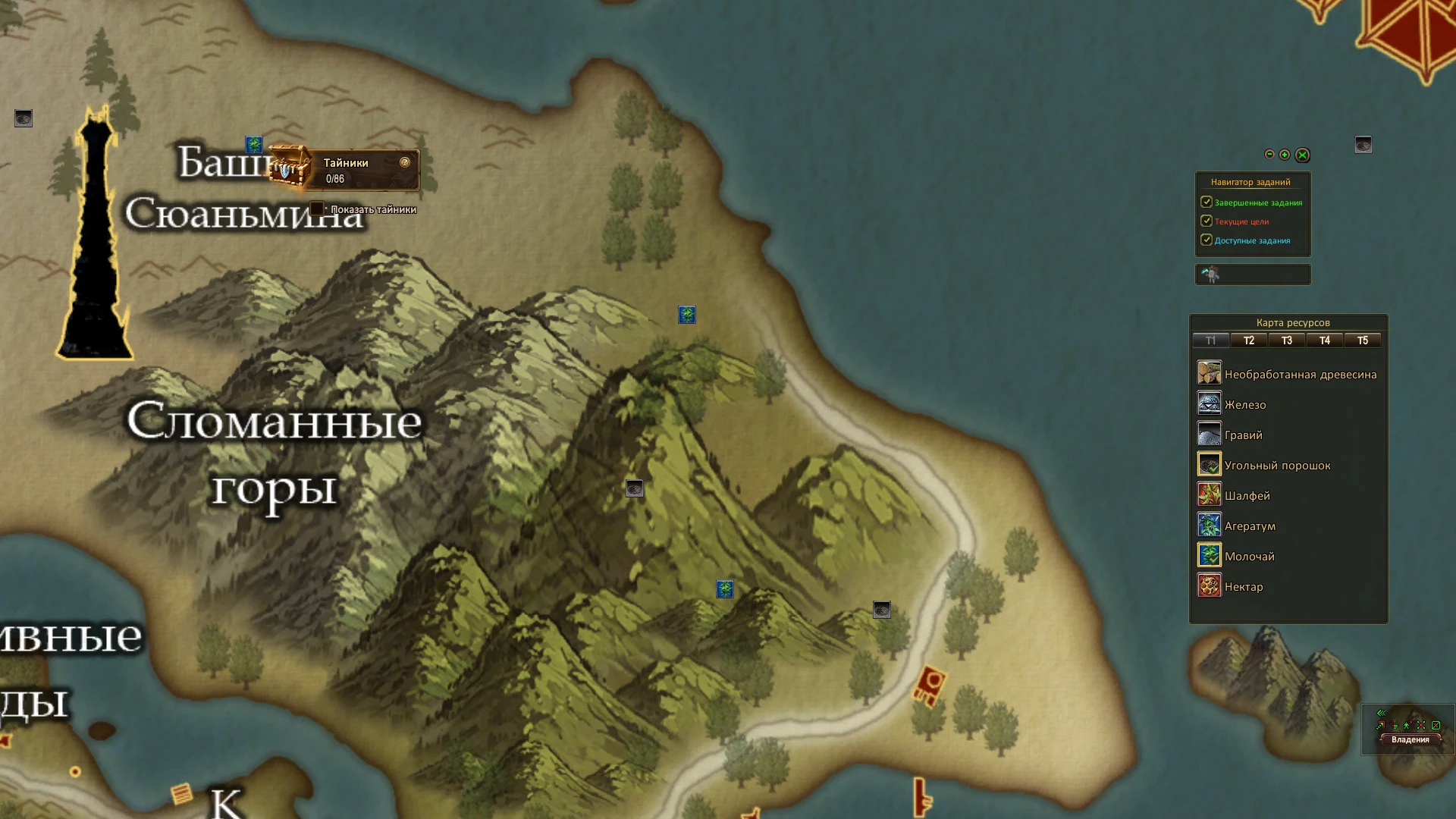Zoom out the map with the minus button
1456x819 pixels.
tap(1269, 155)
